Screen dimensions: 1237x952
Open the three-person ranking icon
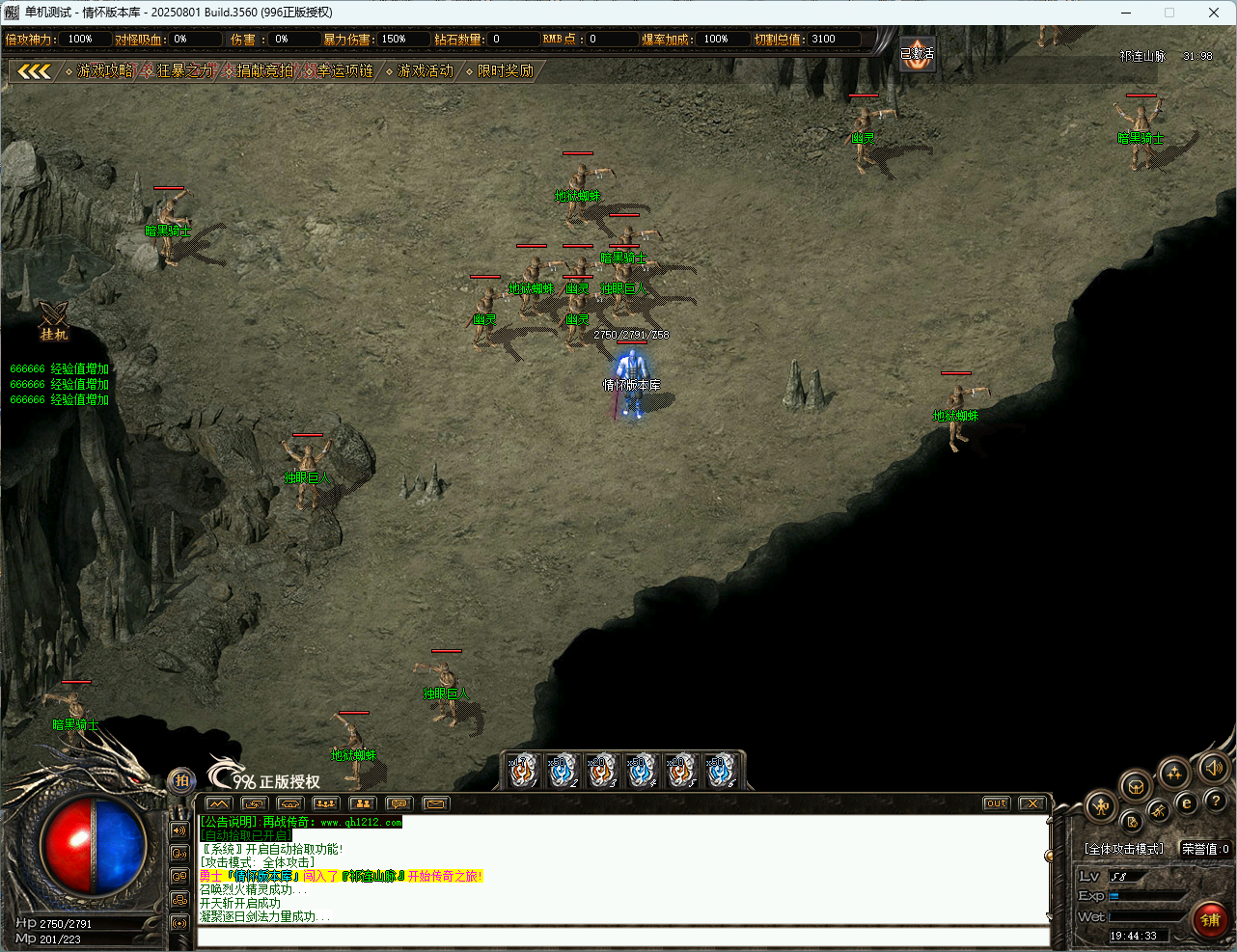click(325, 803)
